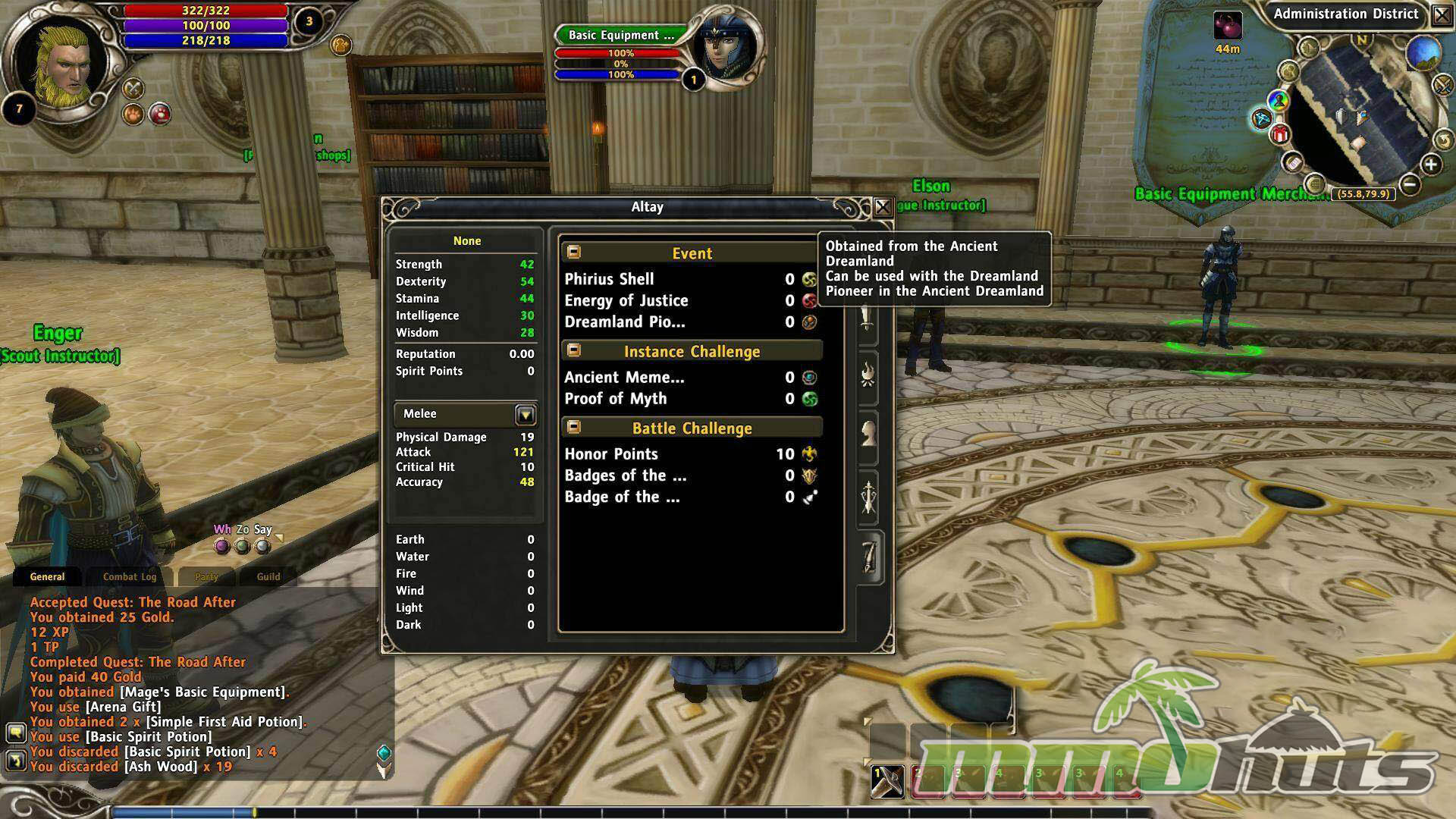This screenshot has width=1456, height=819.
Task: Close the Altay character window
Action: [x=882, y=207]
